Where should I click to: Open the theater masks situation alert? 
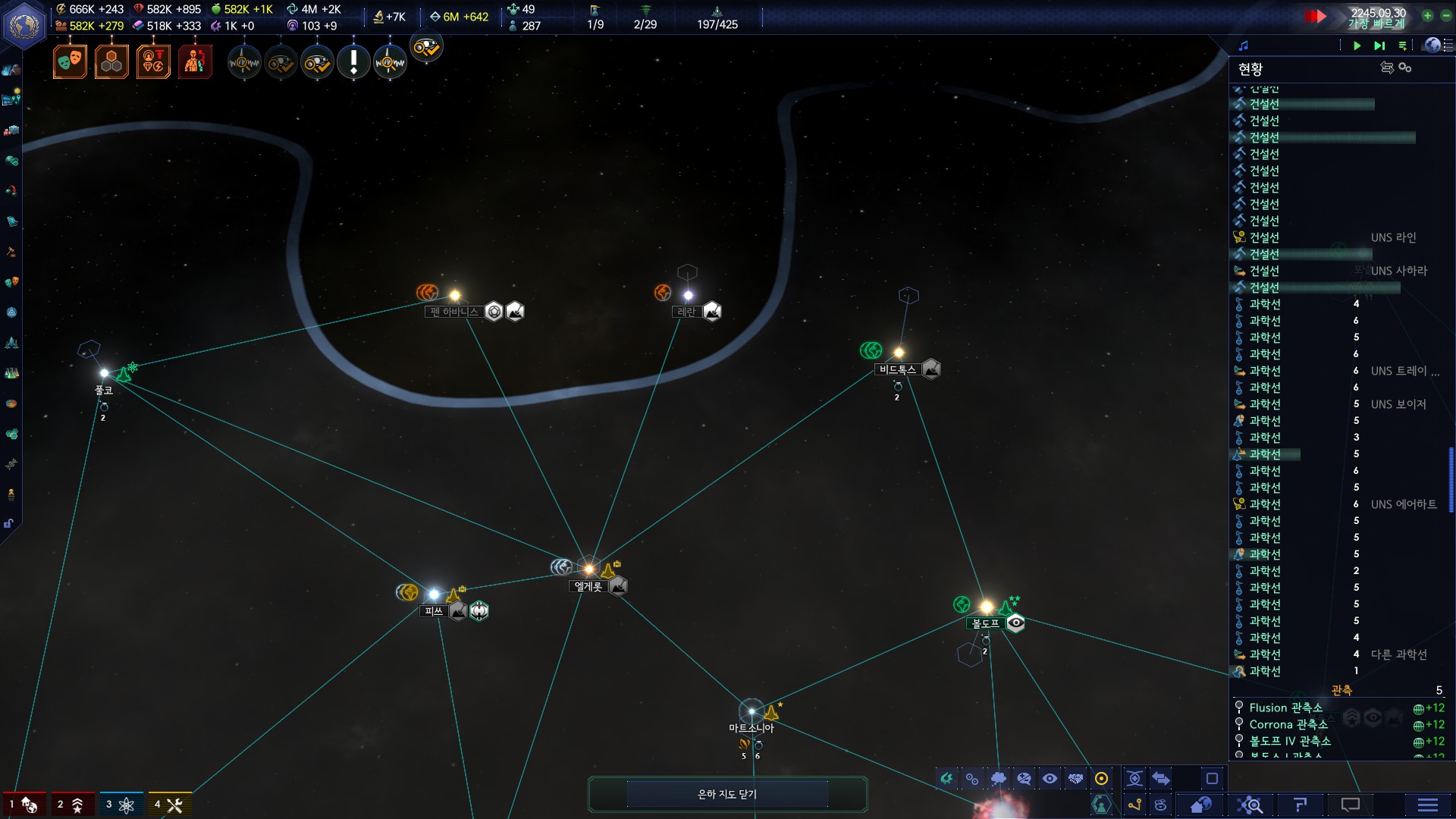click(70, 61)
